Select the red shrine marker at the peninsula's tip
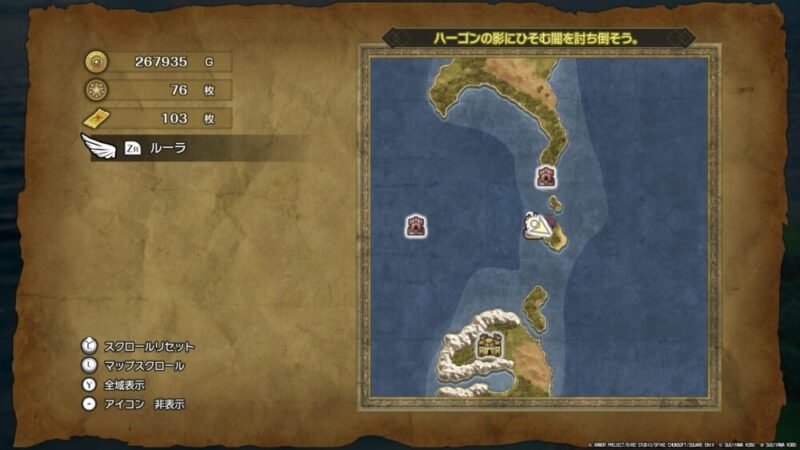This screenshot has height=450, width=800. tap(546, 177)
